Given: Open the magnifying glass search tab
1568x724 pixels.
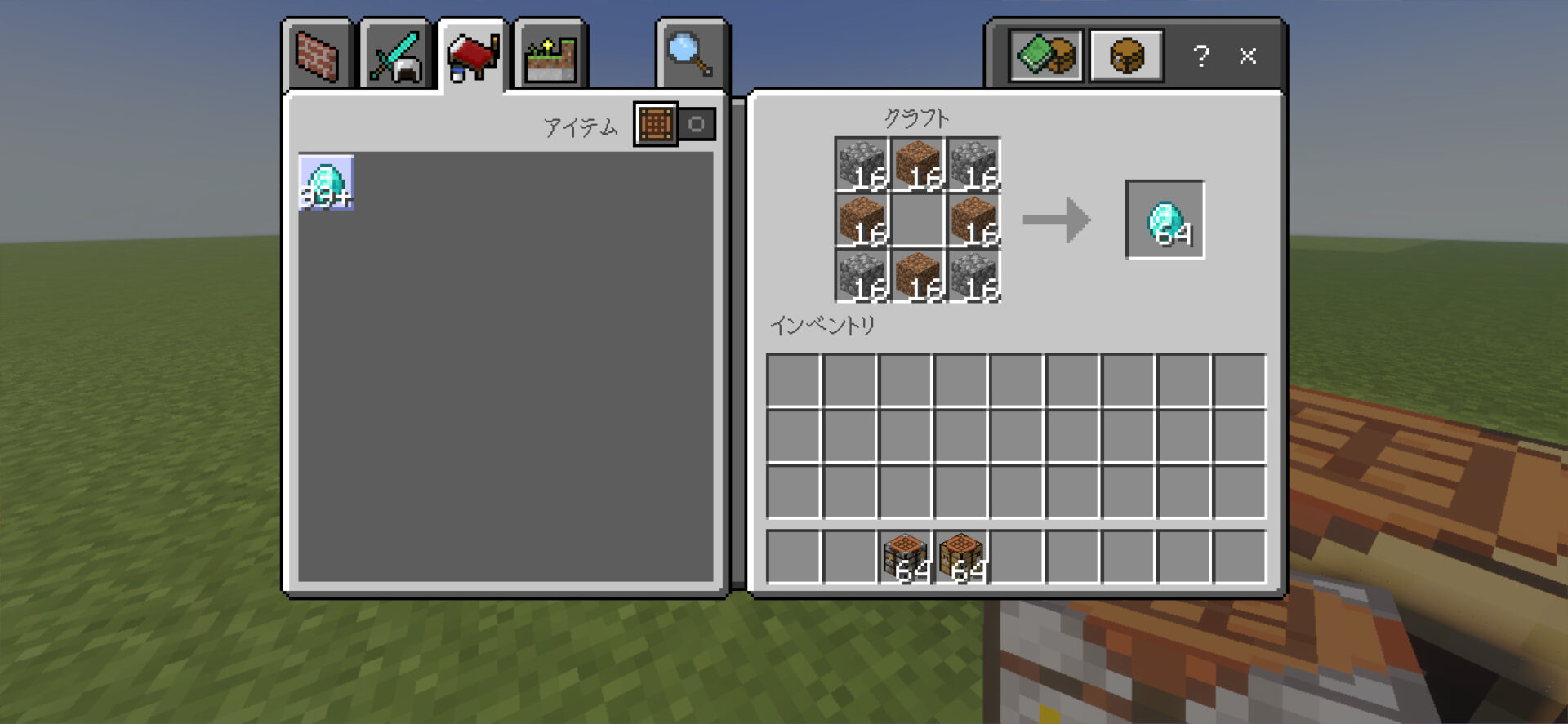Looking at the screenshot, I should click(x=691, y=55).
